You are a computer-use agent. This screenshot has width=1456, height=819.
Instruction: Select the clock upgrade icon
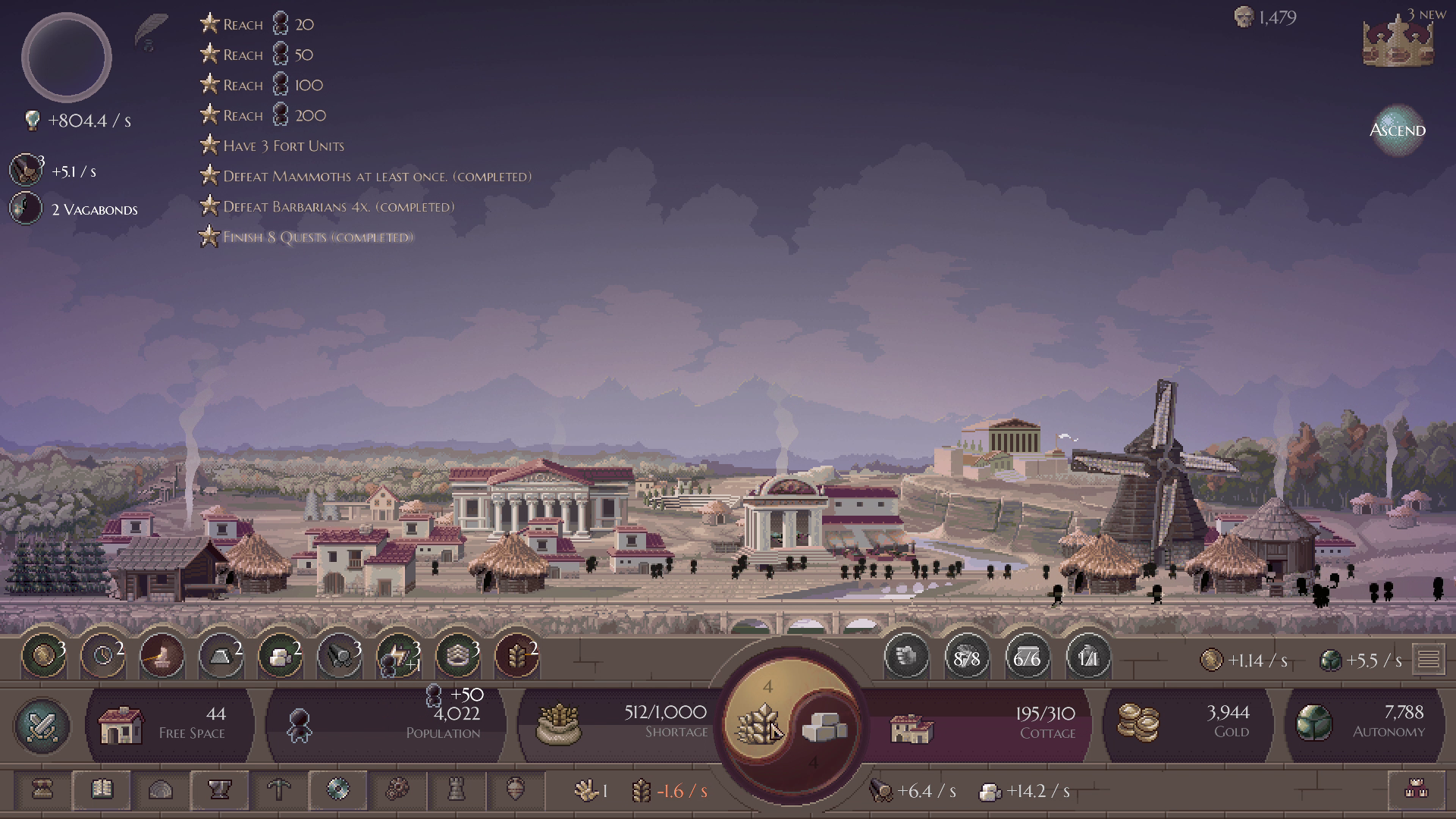(x=102, y=654)
